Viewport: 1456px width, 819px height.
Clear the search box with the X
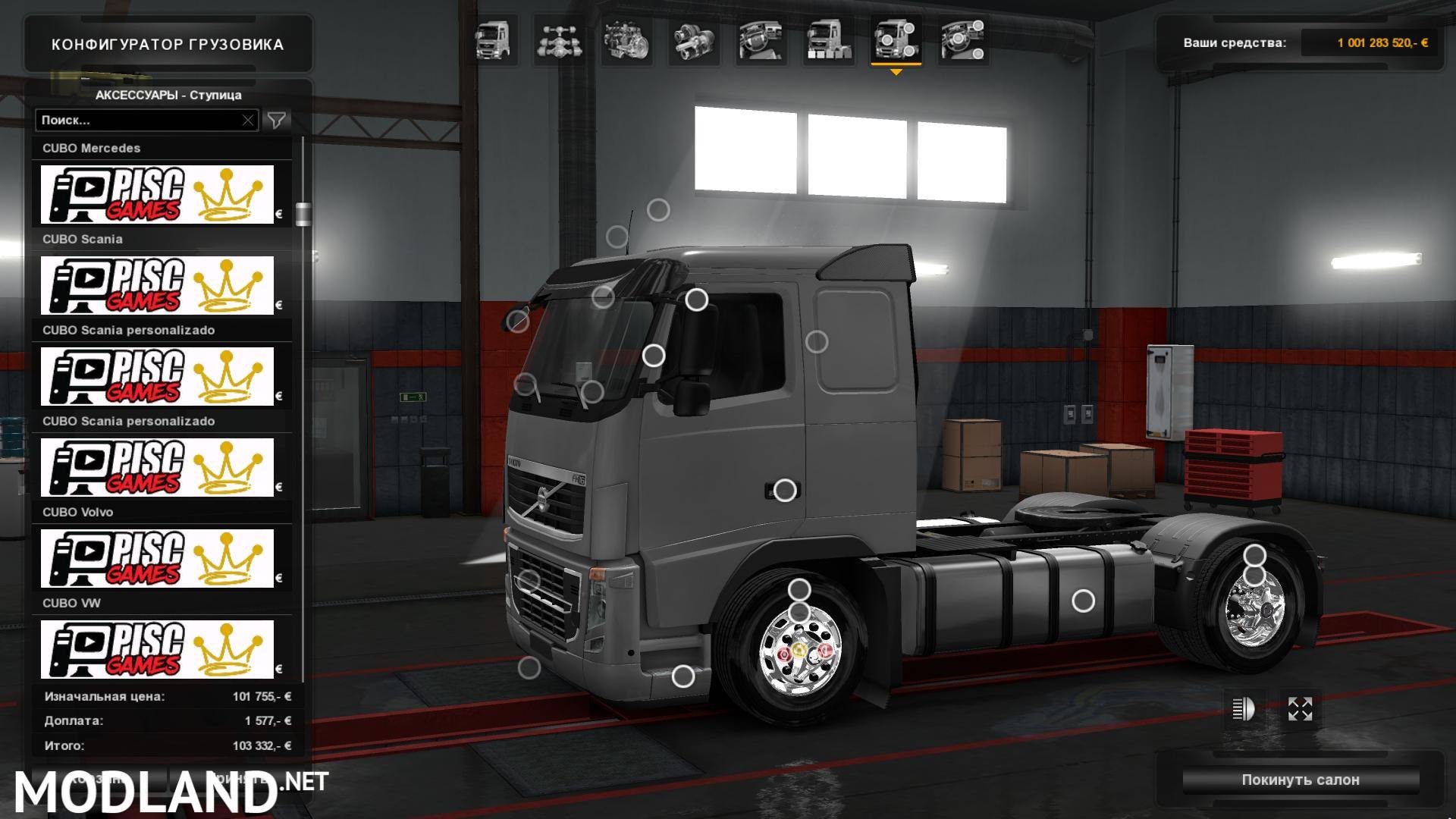248,120
